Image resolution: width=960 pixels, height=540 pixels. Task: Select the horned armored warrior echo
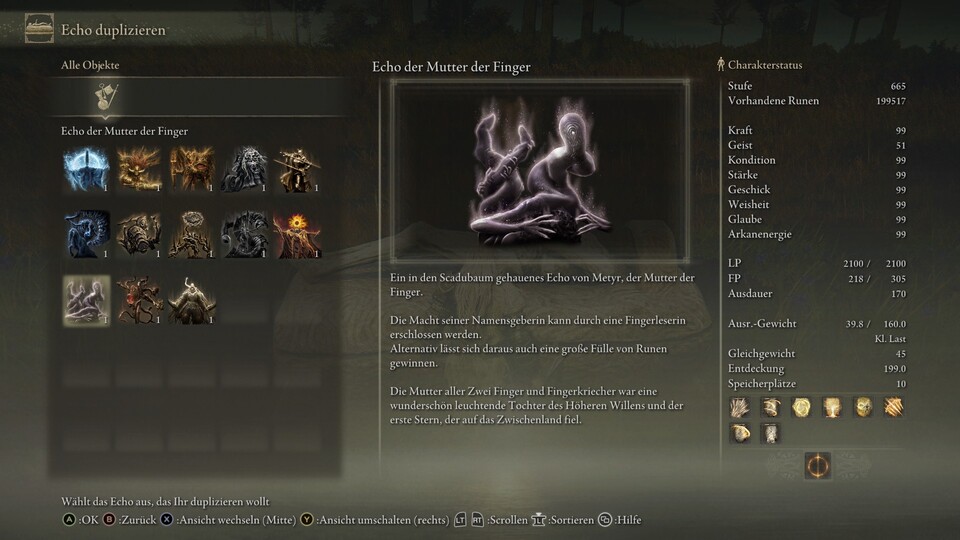191,300
